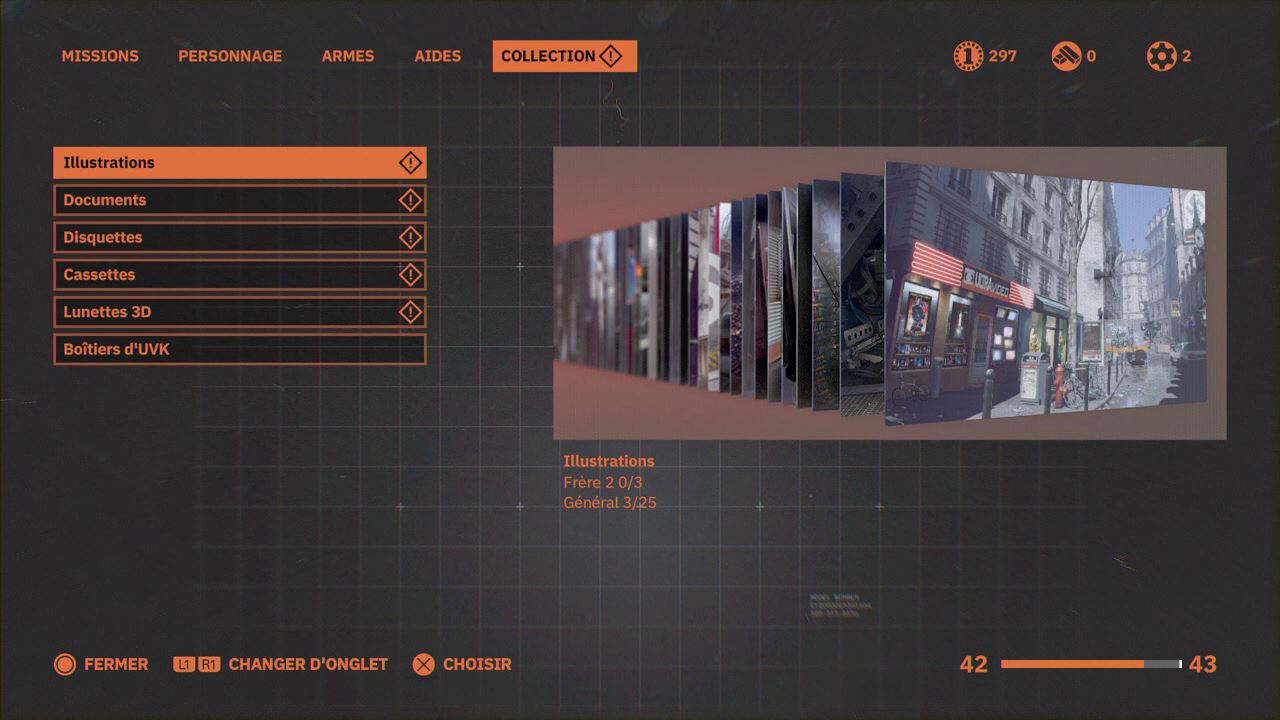This screenshot has width=1280, height=720.
Task: Go to the Armes tab
Action: tap(348, 56)
